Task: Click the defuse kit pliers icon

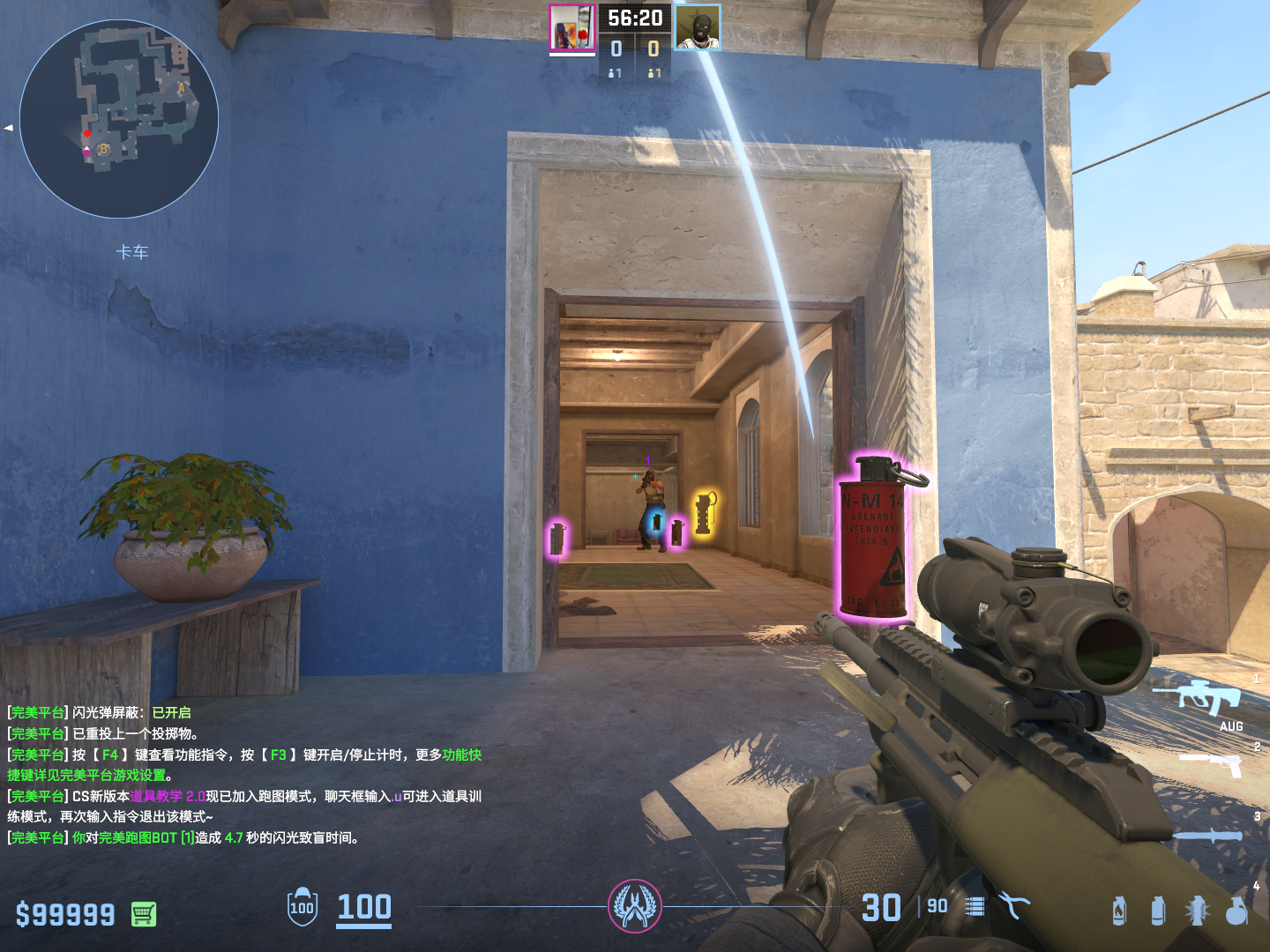Action: [1014, 905]
